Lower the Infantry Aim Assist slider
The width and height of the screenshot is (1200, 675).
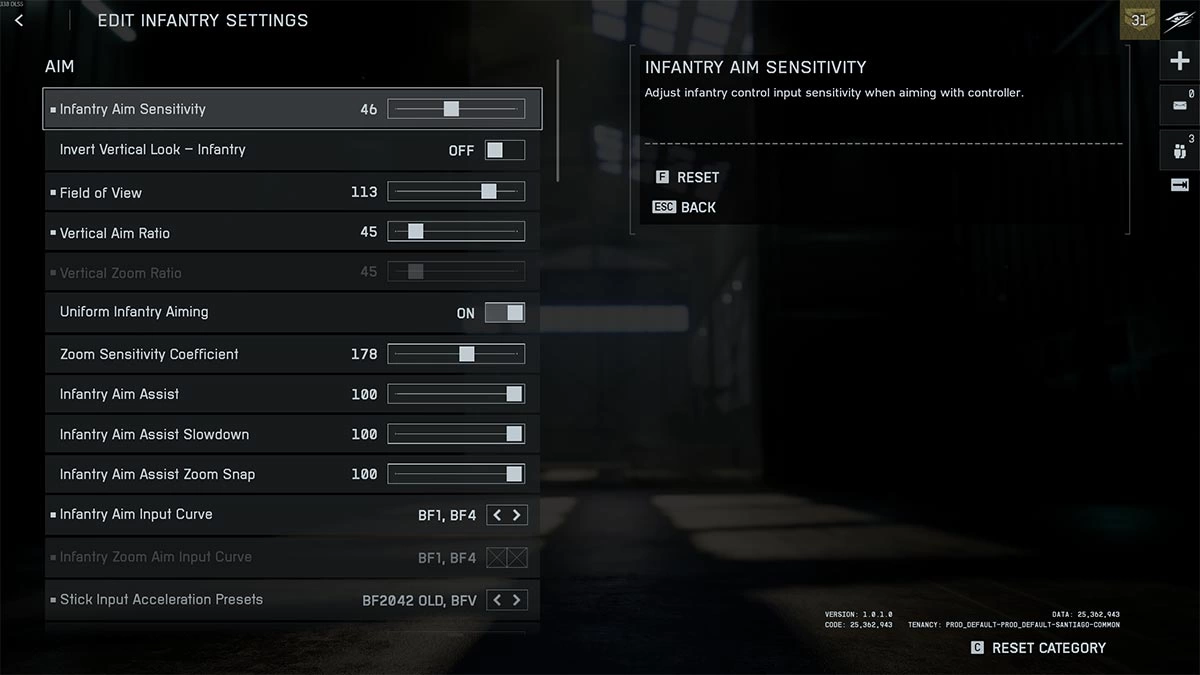[x=456, y=394]
